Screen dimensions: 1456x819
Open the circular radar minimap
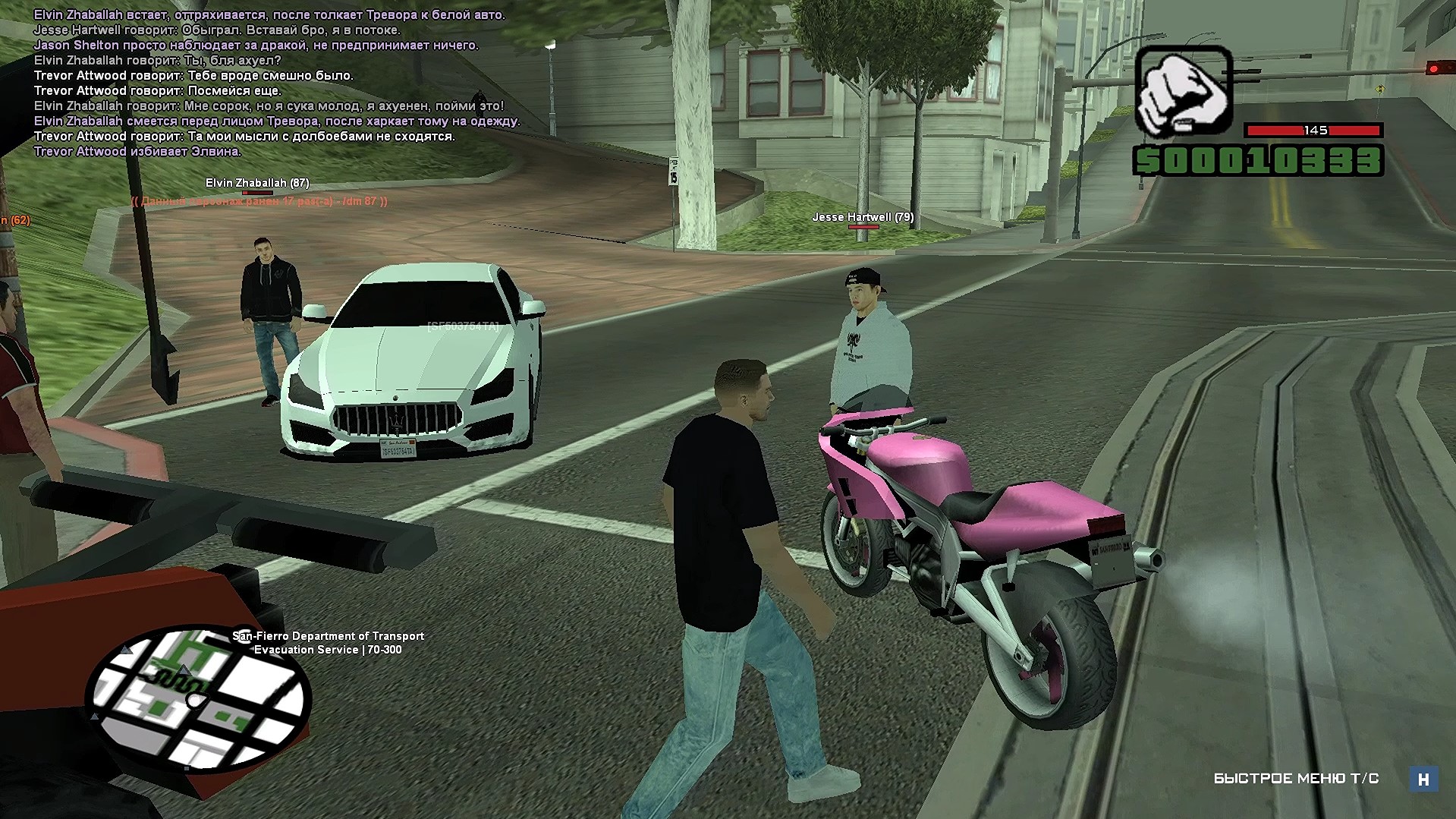[x=197, y=699]
